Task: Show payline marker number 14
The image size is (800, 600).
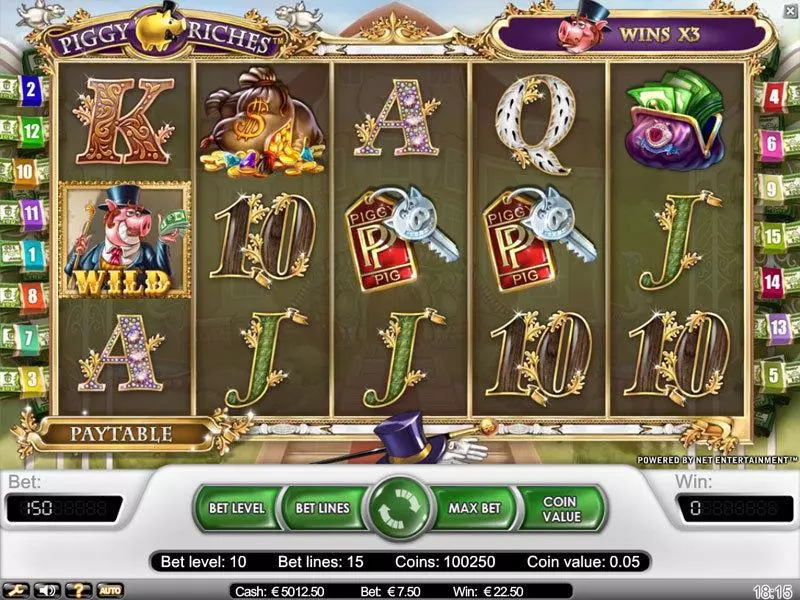Action: [772, 281]
